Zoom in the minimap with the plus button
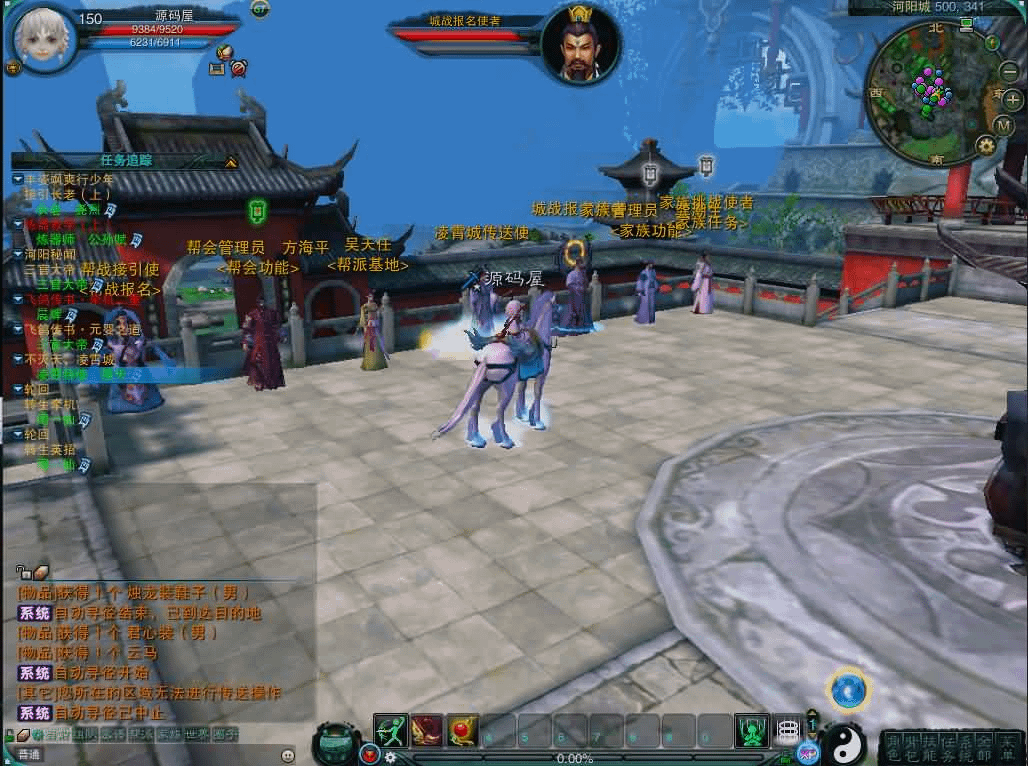This screenshot has width=1028, height=766. pos(1012,99)
